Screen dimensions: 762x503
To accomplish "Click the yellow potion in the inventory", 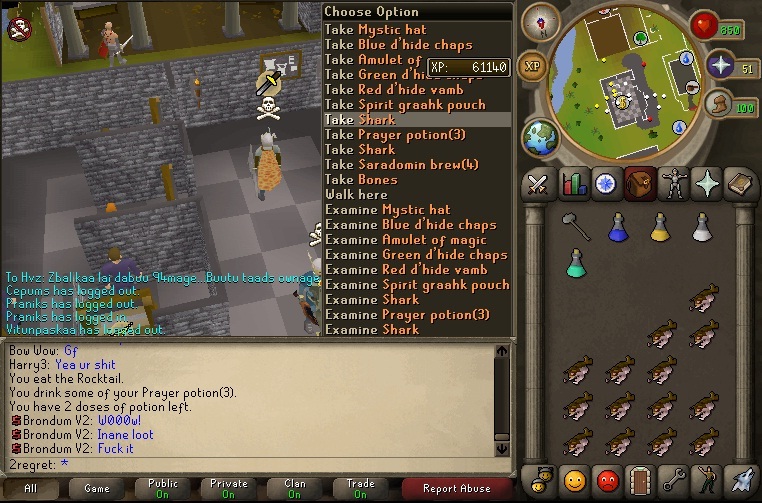I will tap(659, 229).
